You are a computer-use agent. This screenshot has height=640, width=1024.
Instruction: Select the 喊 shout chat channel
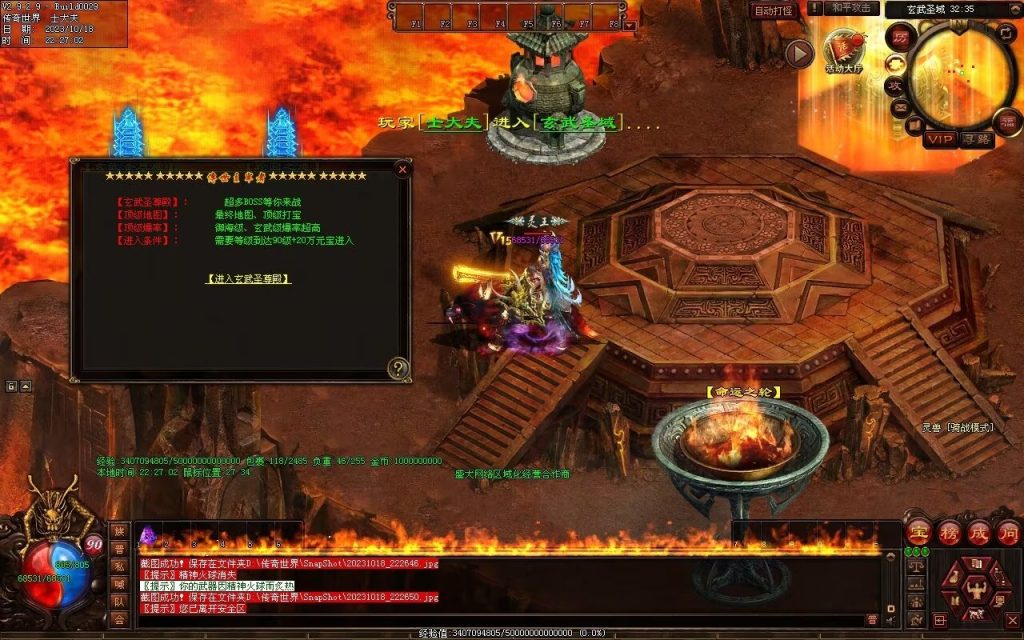tap(119, 584)
